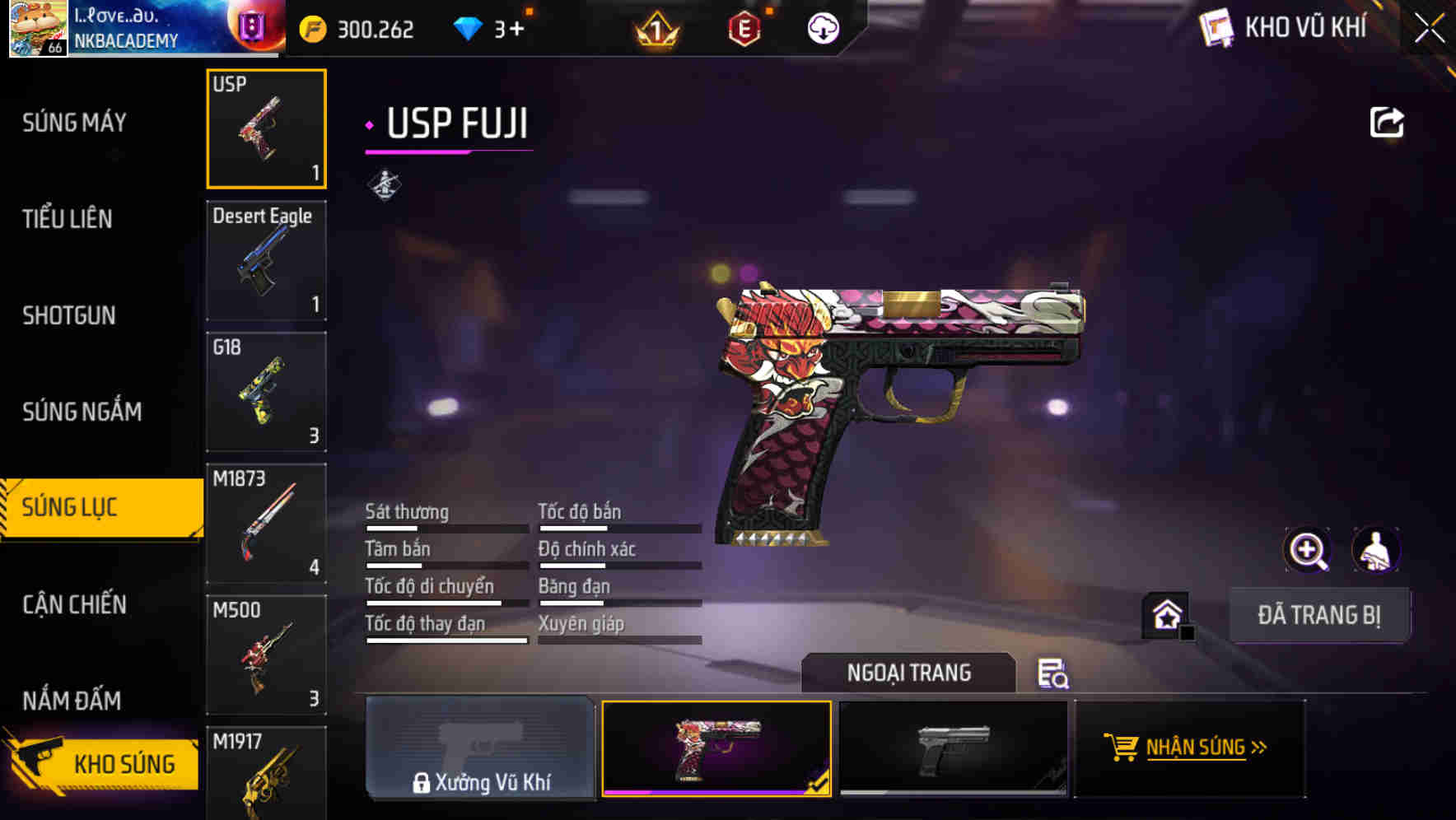Open the SÚNG MÁY category
1456x820 pixels.
tap(72, 122)
